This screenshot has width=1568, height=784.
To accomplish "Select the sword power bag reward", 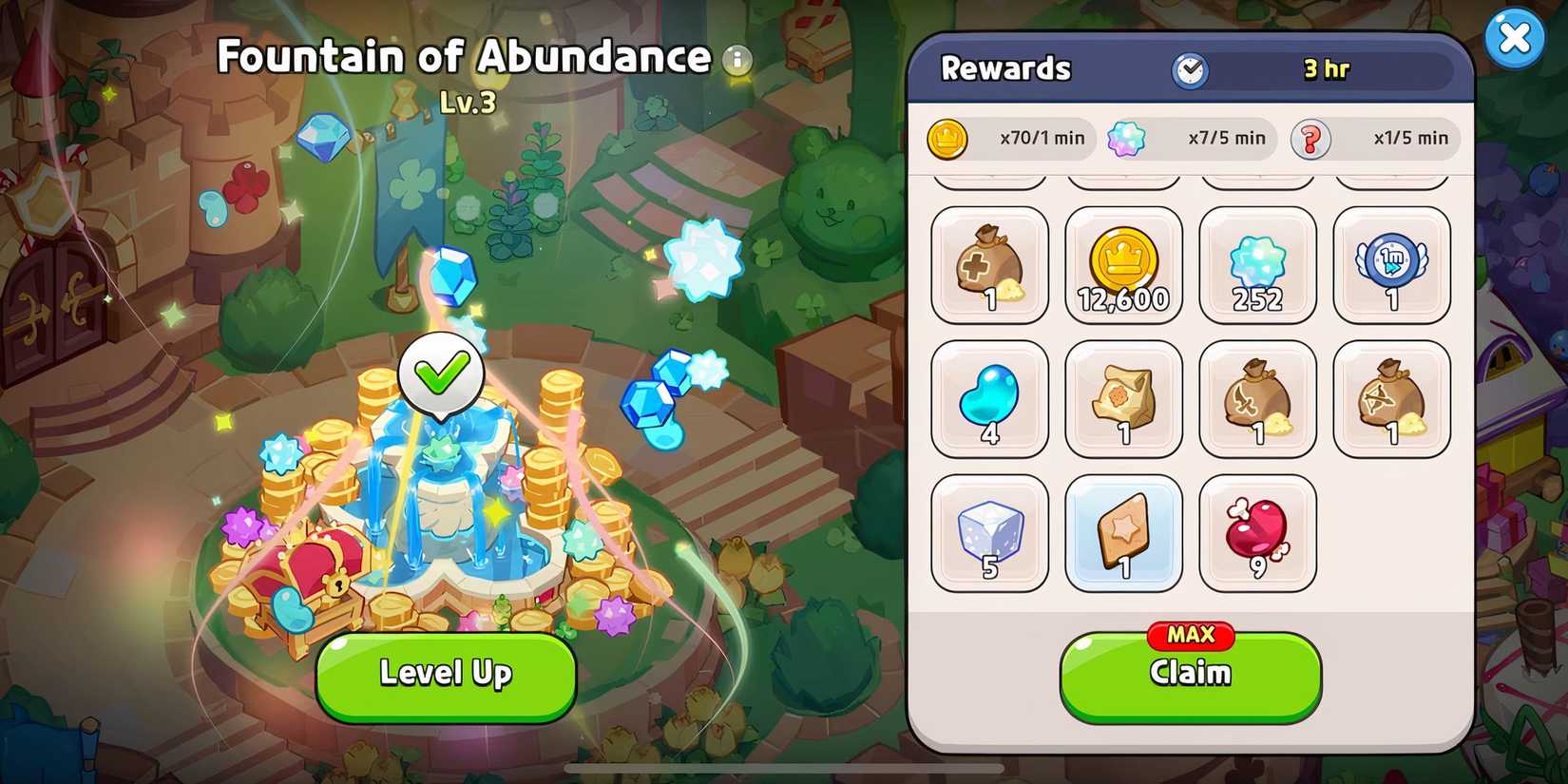I will (1257, 399).
